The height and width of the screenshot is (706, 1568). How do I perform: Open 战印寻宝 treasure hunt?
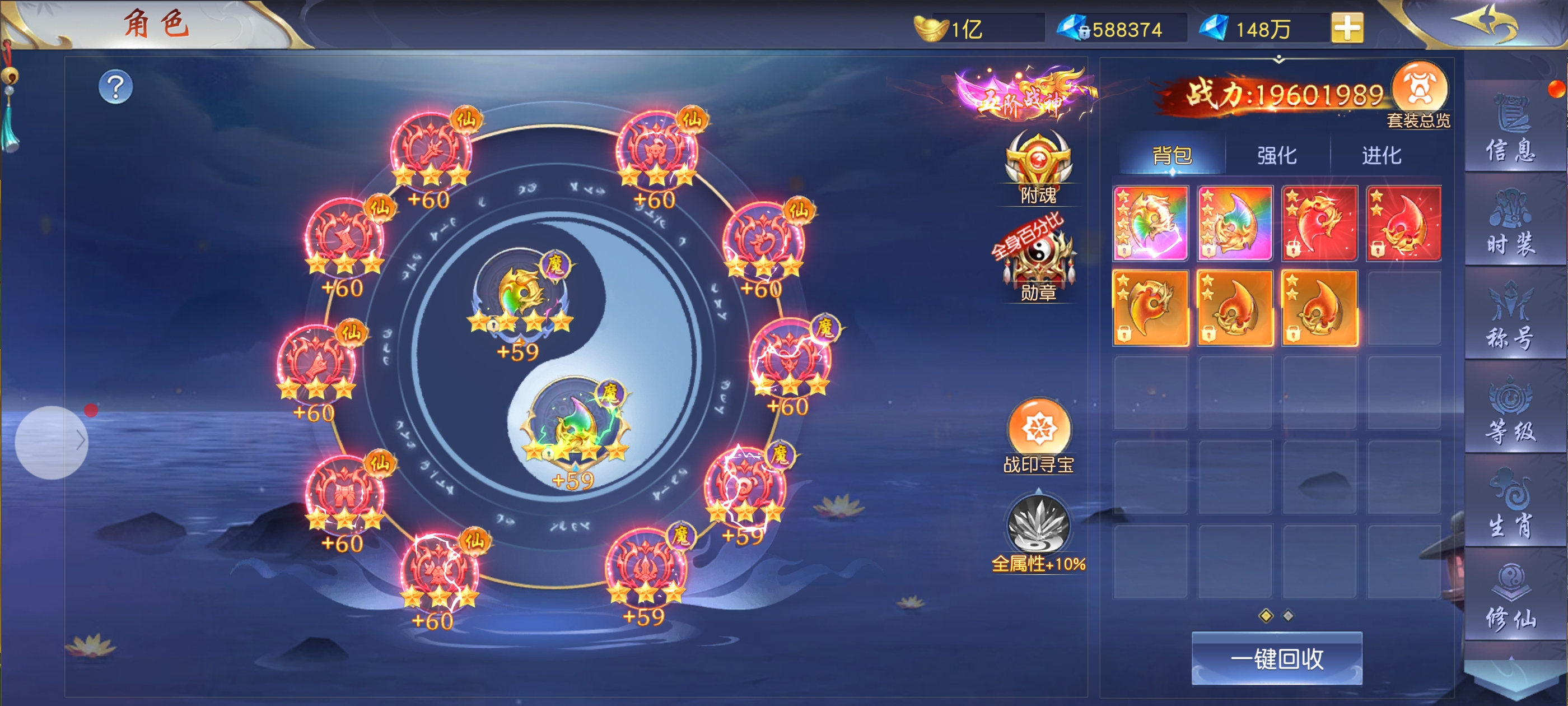coord(1038,434)
